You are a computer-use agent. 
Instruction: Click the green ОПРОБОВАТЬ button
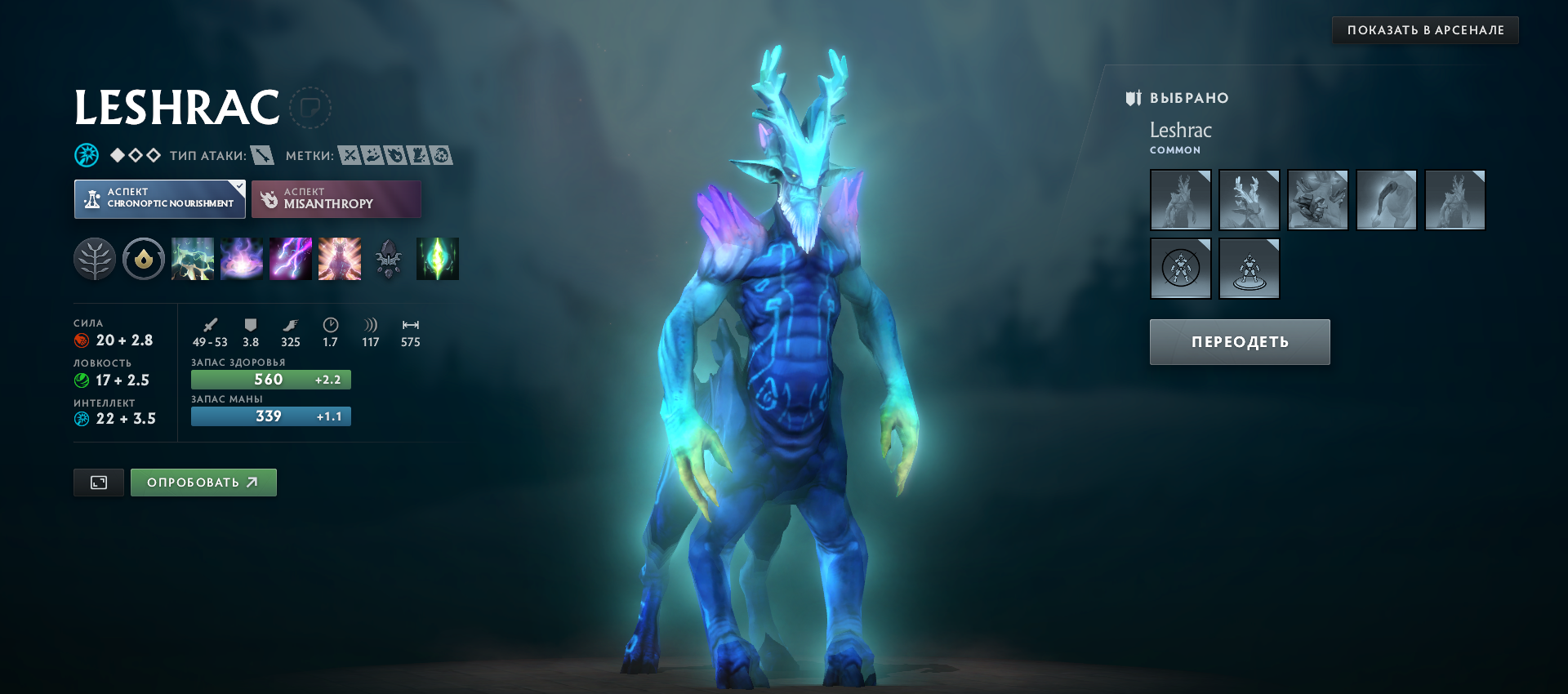point(203,483)
